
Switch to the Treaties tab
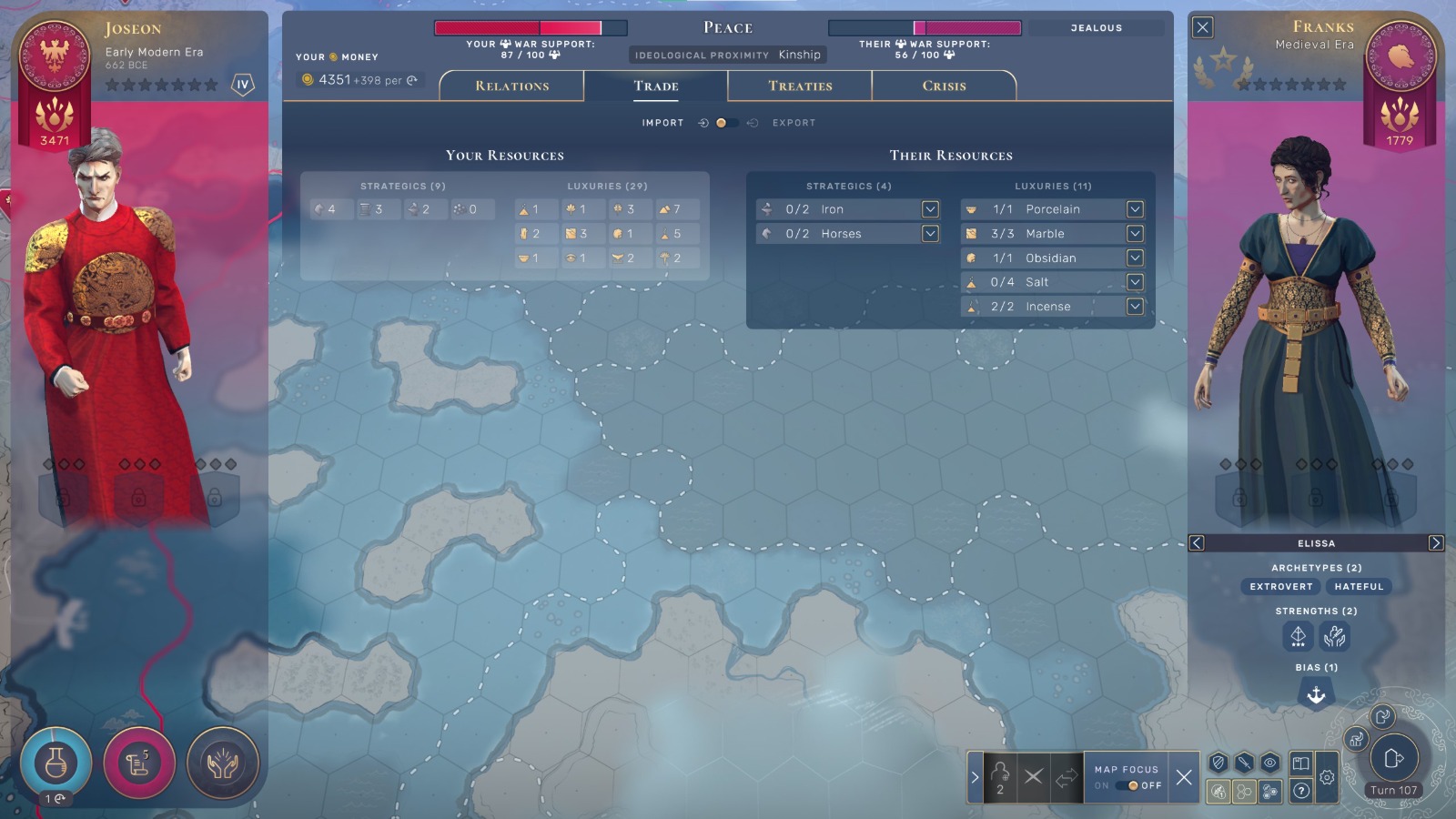(x=797, y=85)
